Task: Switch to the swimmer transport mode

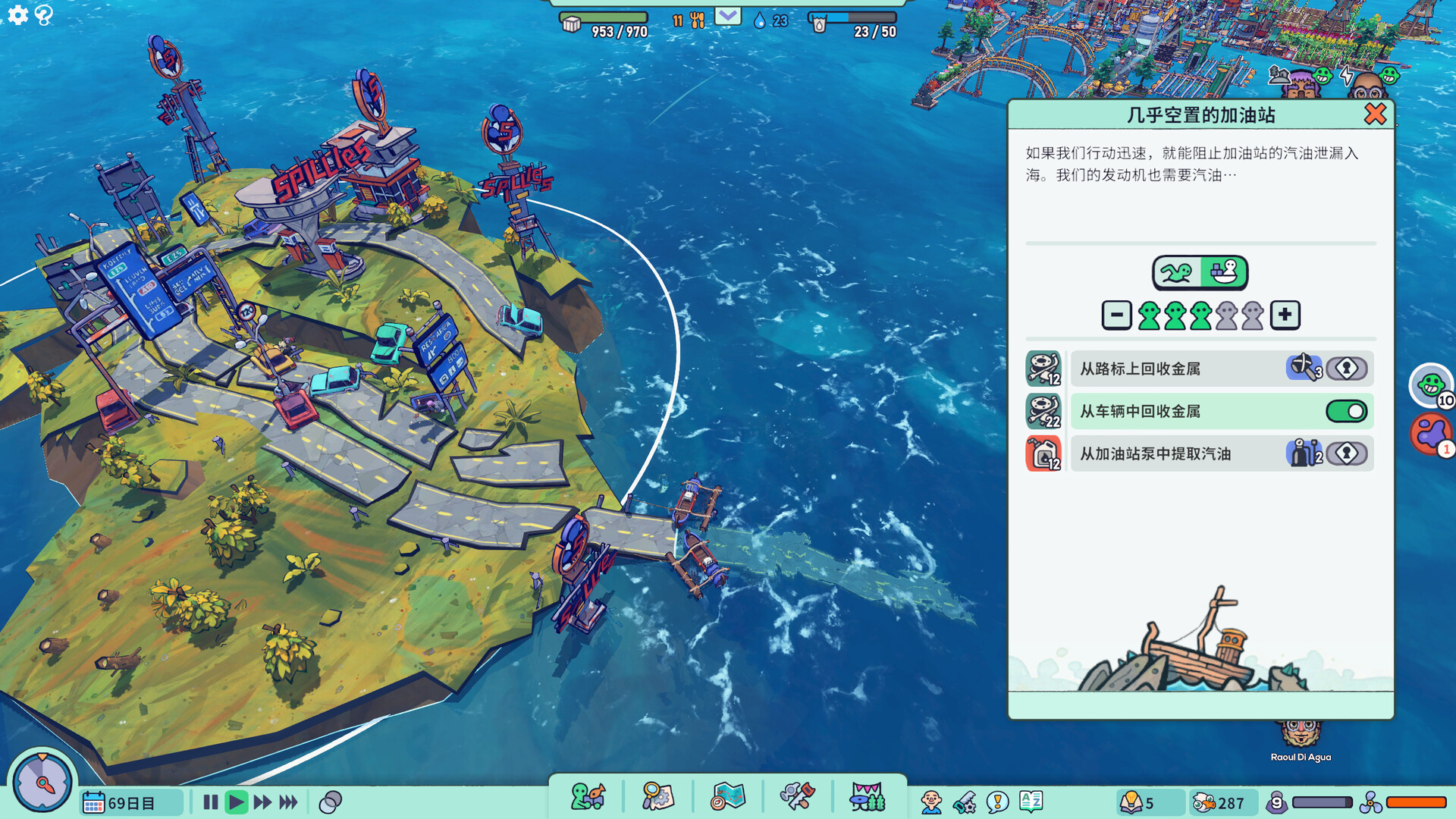Action: pyautogui.click(x=1177, y=272)
